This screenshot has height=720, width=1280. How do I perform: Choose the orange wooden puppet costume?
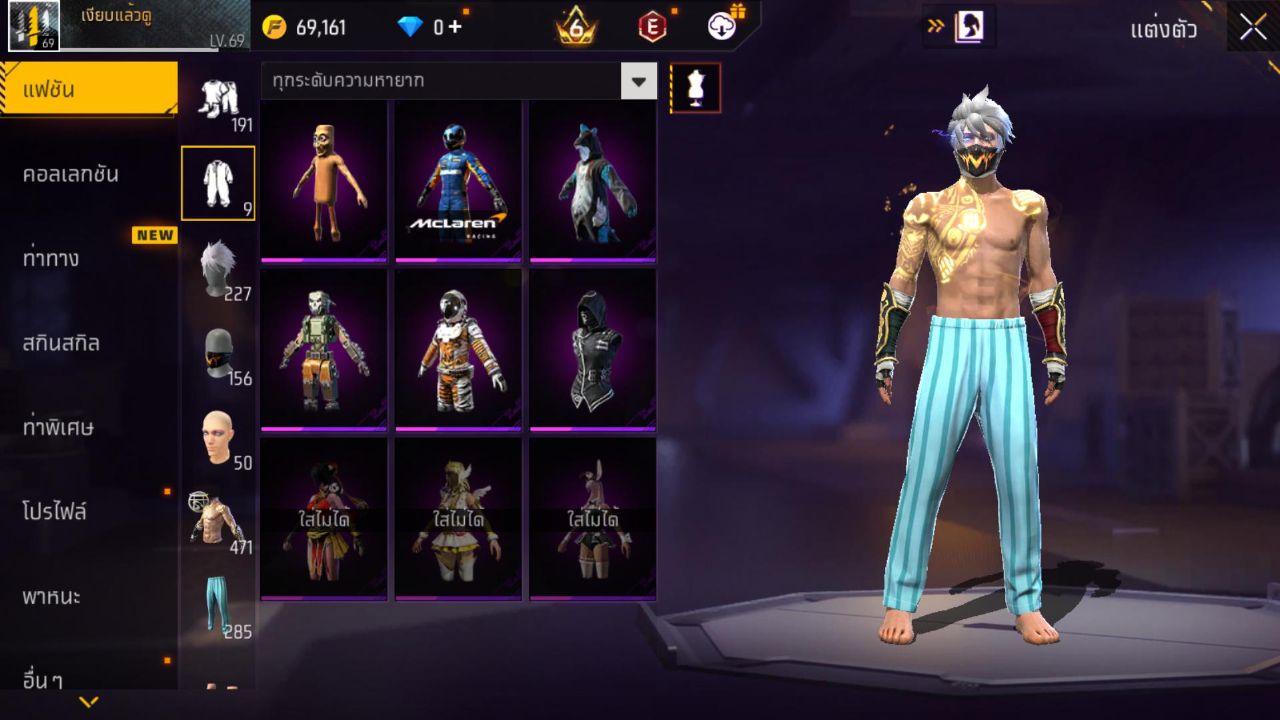pos(324,180)
